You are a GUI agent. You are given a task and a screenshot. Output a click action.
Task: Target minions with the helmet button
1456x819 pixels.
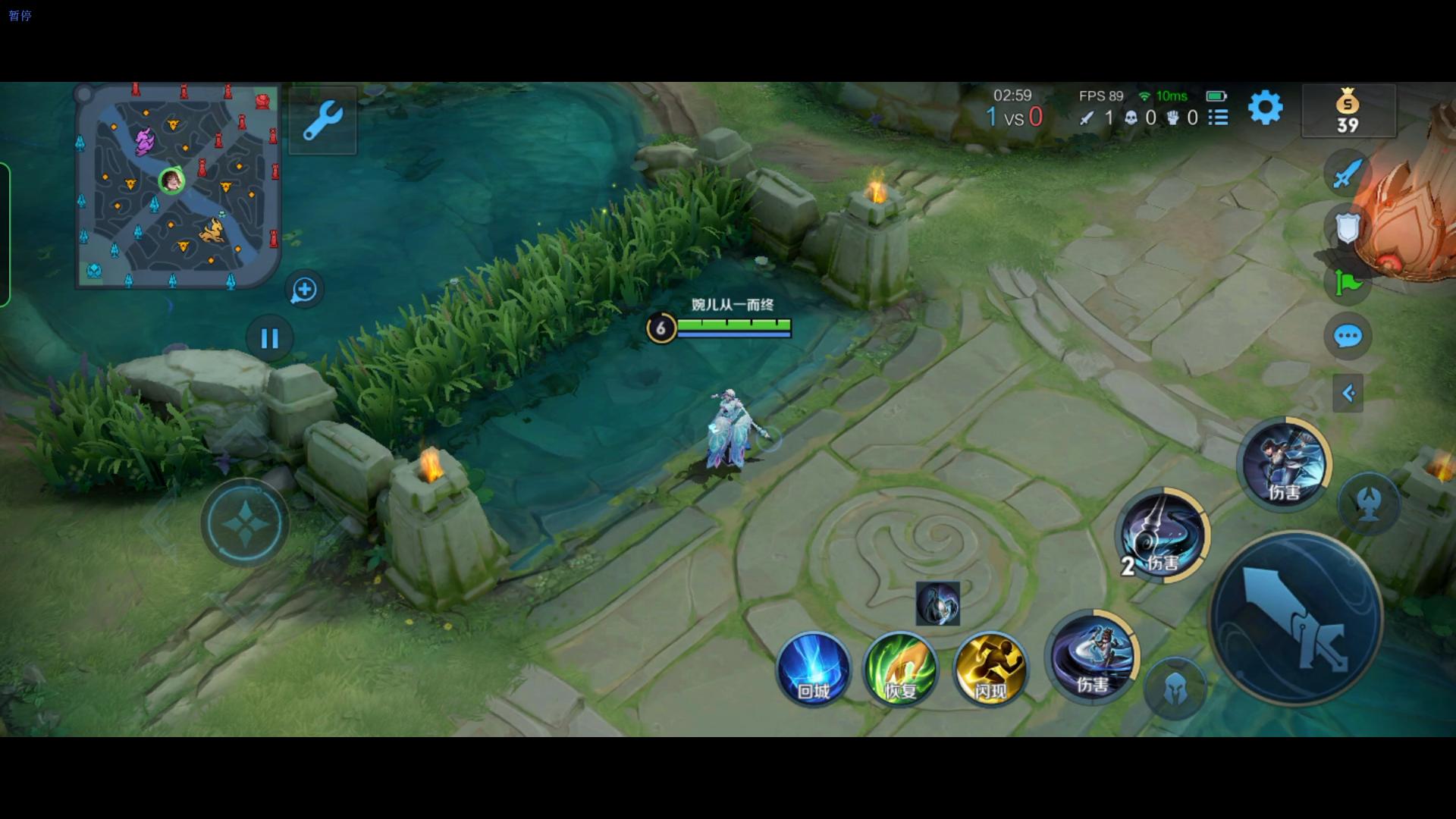(1175, 689)
